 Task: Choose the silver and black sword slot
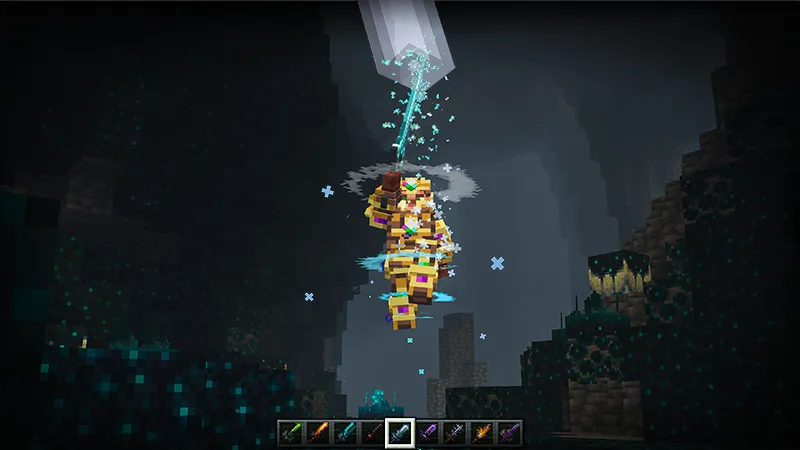454,432
